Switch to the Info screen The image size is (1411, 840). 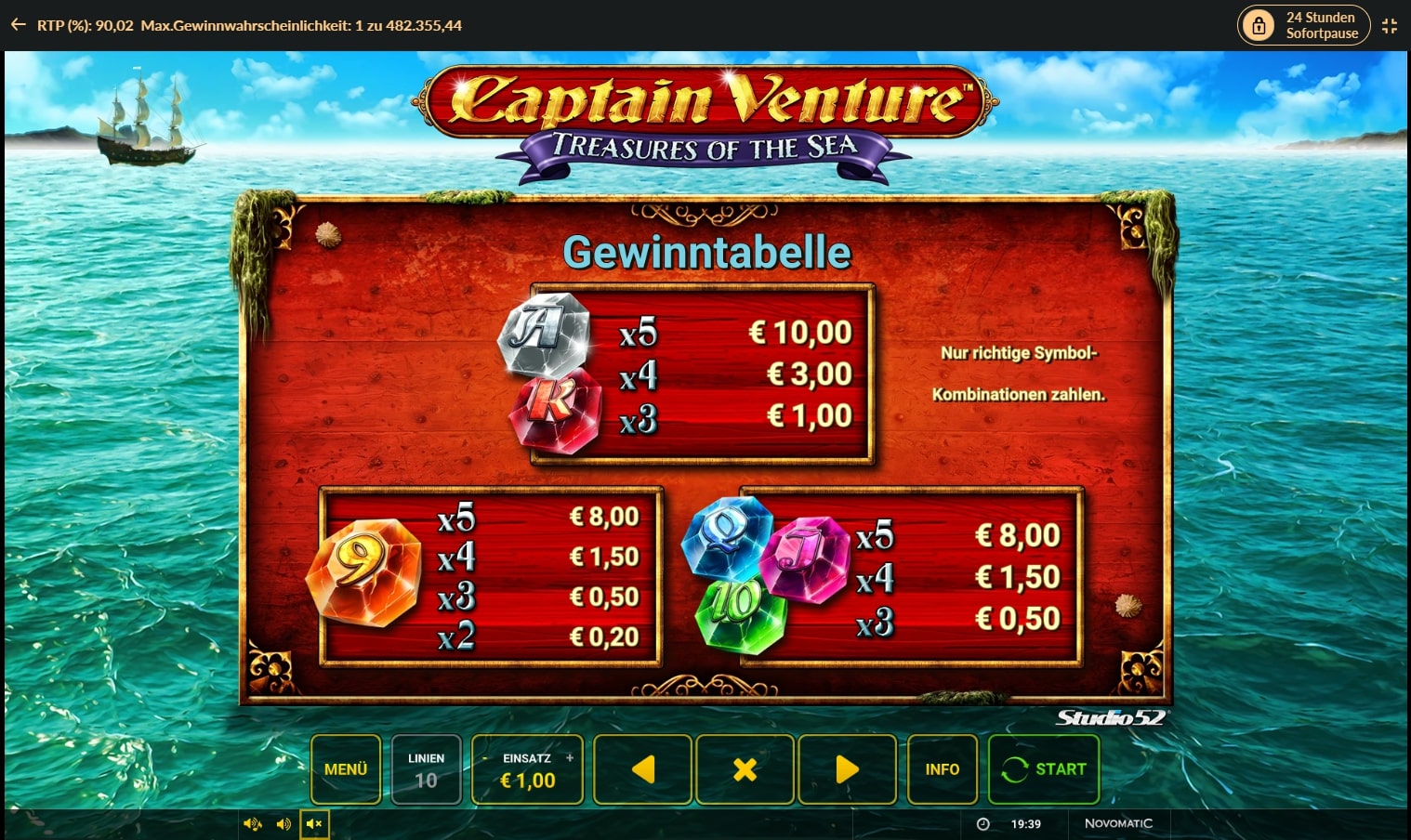click(943, 769)
